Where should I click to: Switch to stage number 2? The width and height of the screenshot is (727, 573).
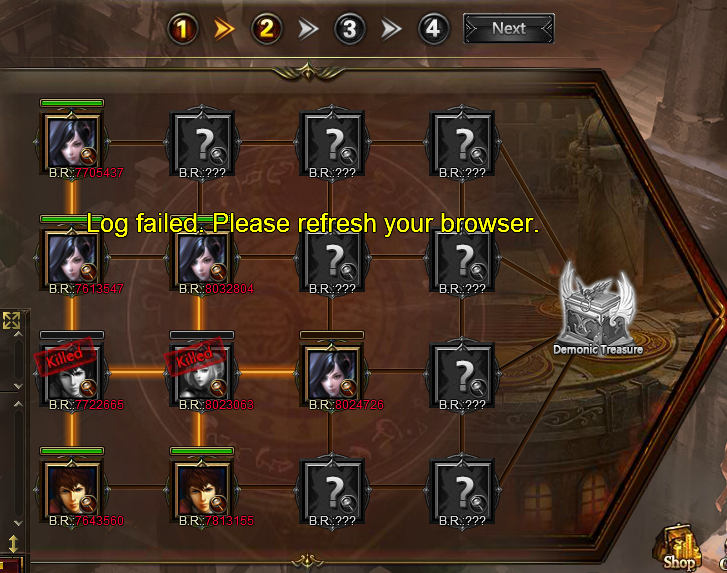[265, 29]
